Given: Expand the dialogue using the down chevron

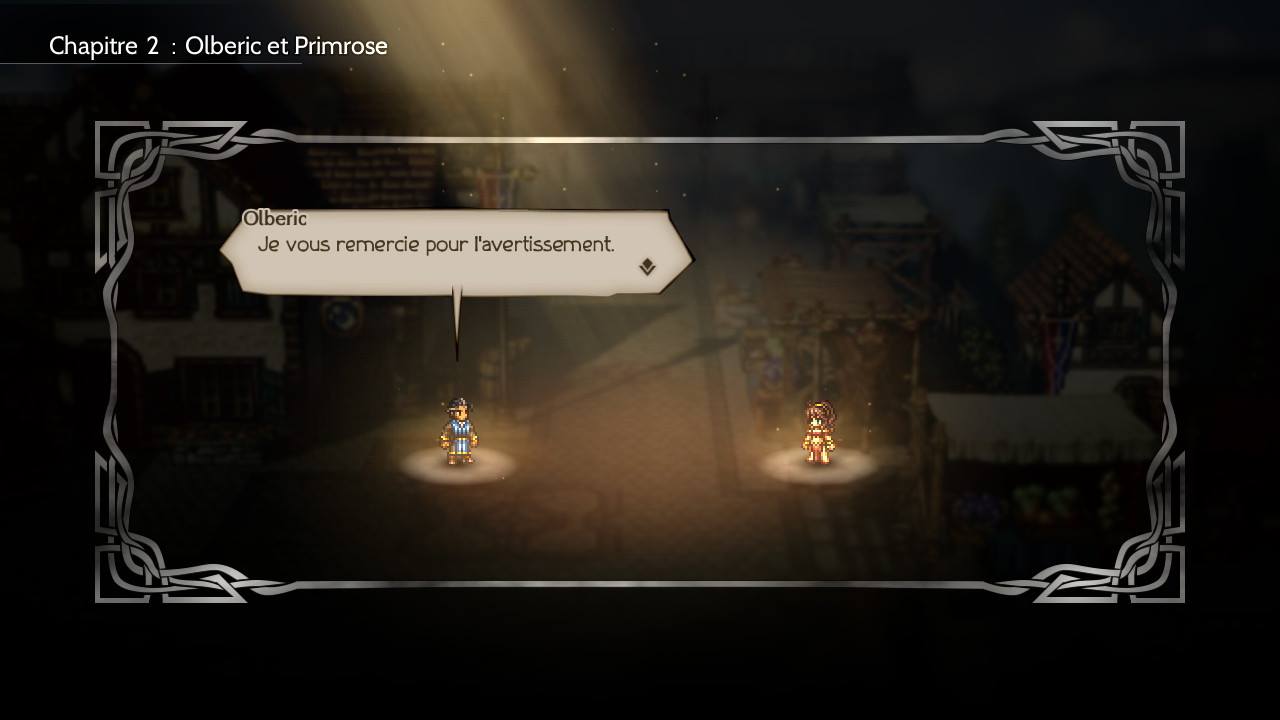Looking at the screenshot, I should click(649, 265).
